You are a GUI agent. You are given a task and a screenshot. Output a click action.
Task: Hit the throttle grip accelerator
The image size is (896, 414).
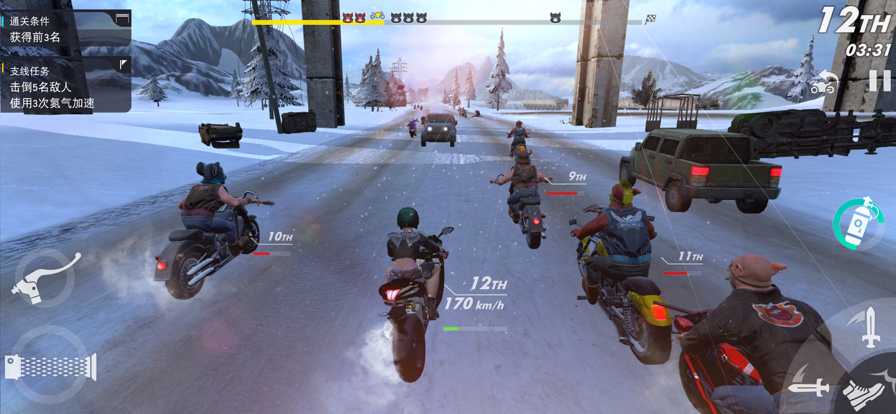50,365
